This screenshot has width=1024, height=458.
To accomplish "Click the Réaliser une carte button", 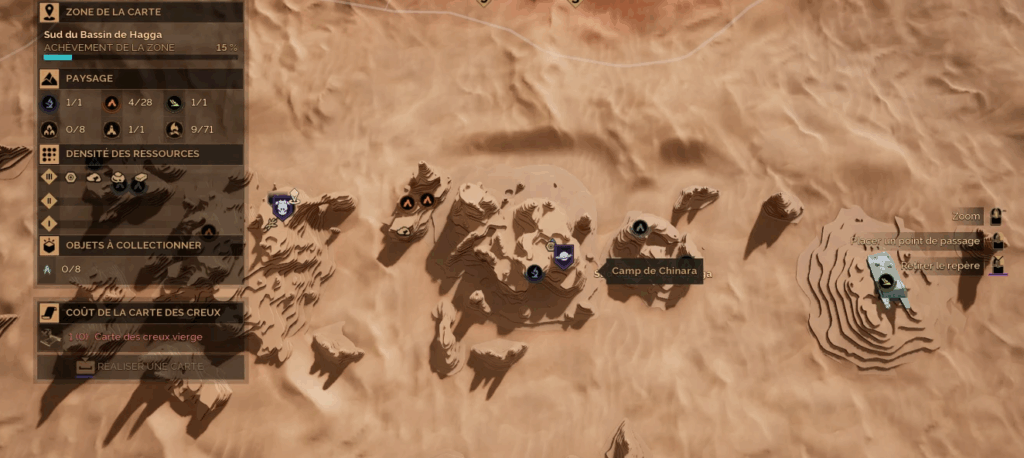I will (141, 367).
